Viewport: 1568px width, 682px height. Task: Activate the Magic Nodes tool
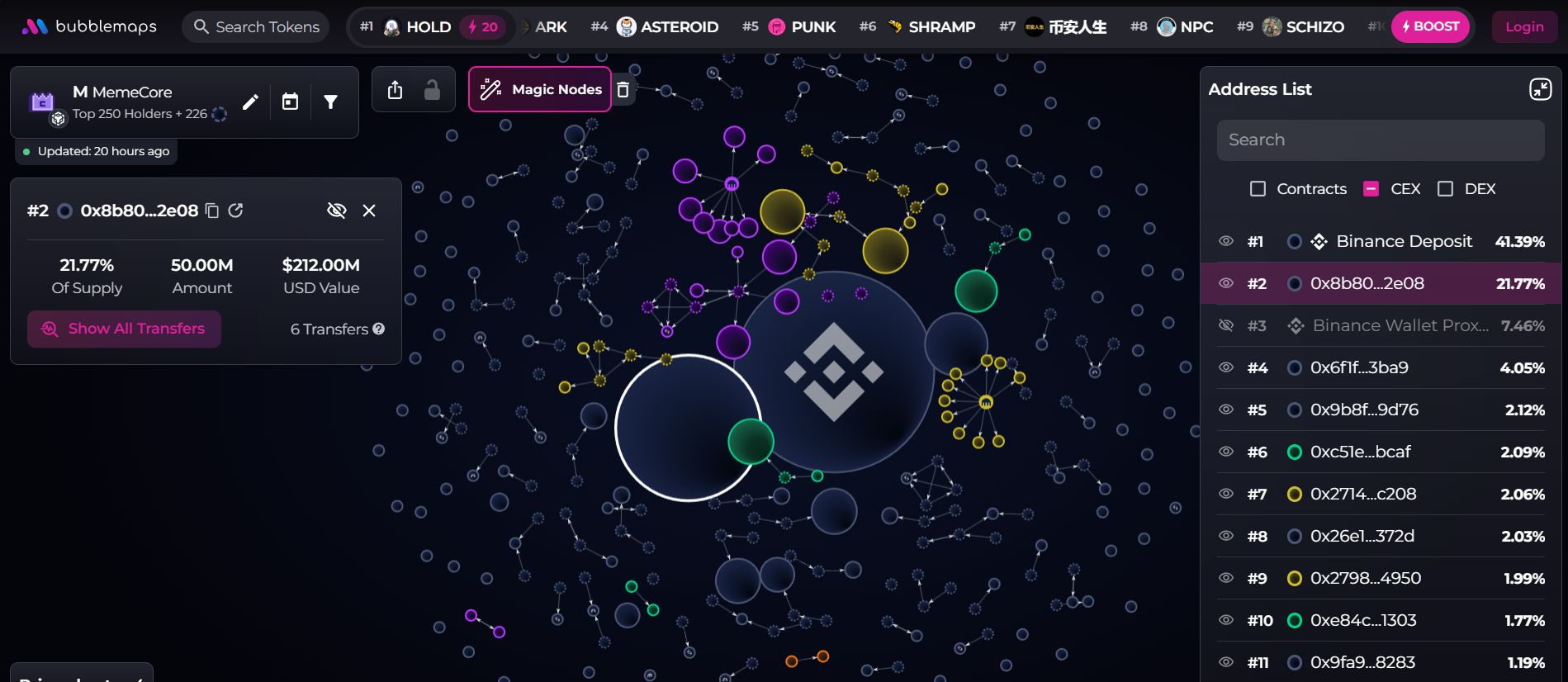pos(540,89)
